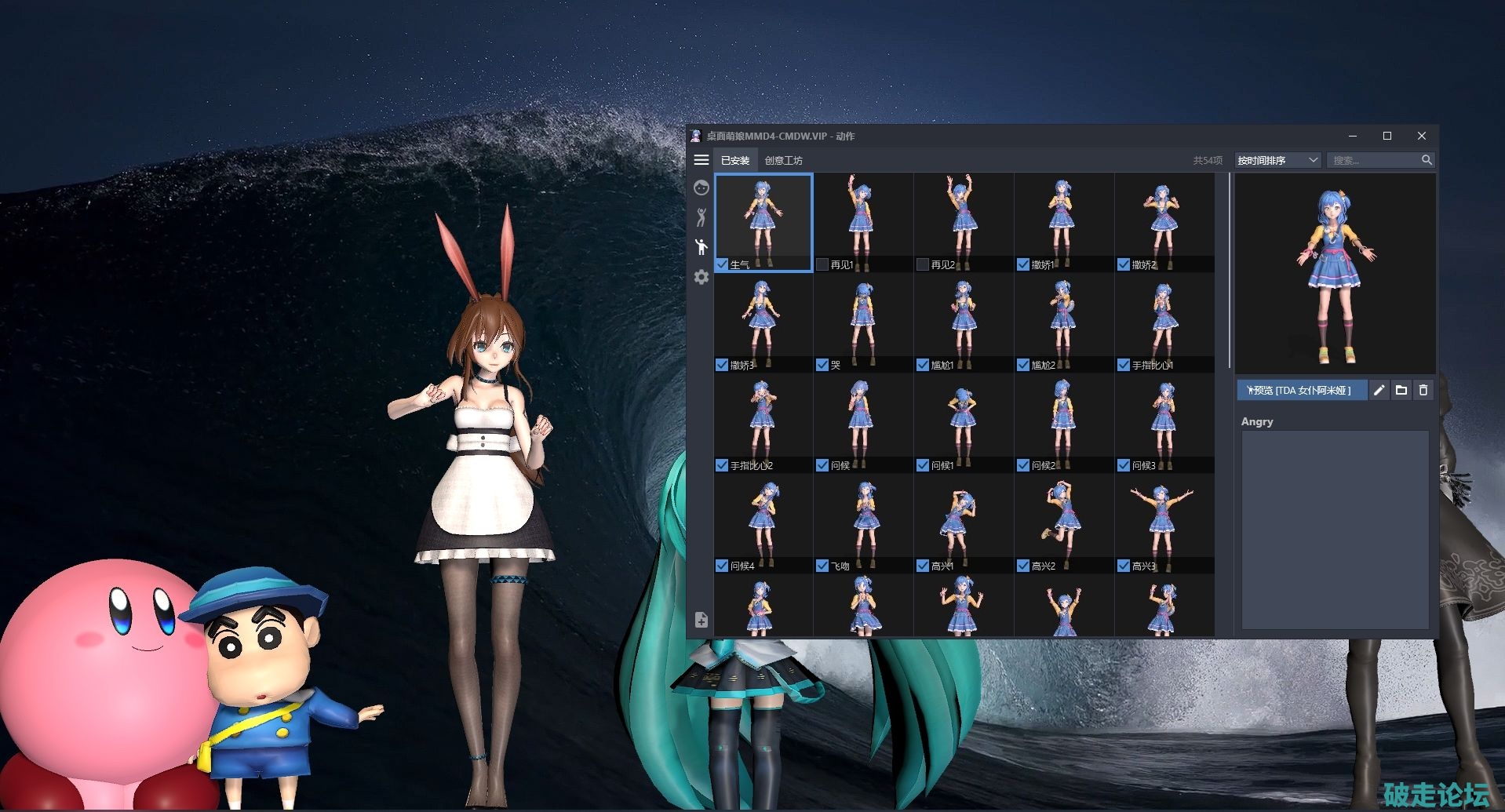1505x812 pixels.
Task: Click the 预览 [TDA 女仆阿米娅] preview button
Action: click(x=1303, y=390)
